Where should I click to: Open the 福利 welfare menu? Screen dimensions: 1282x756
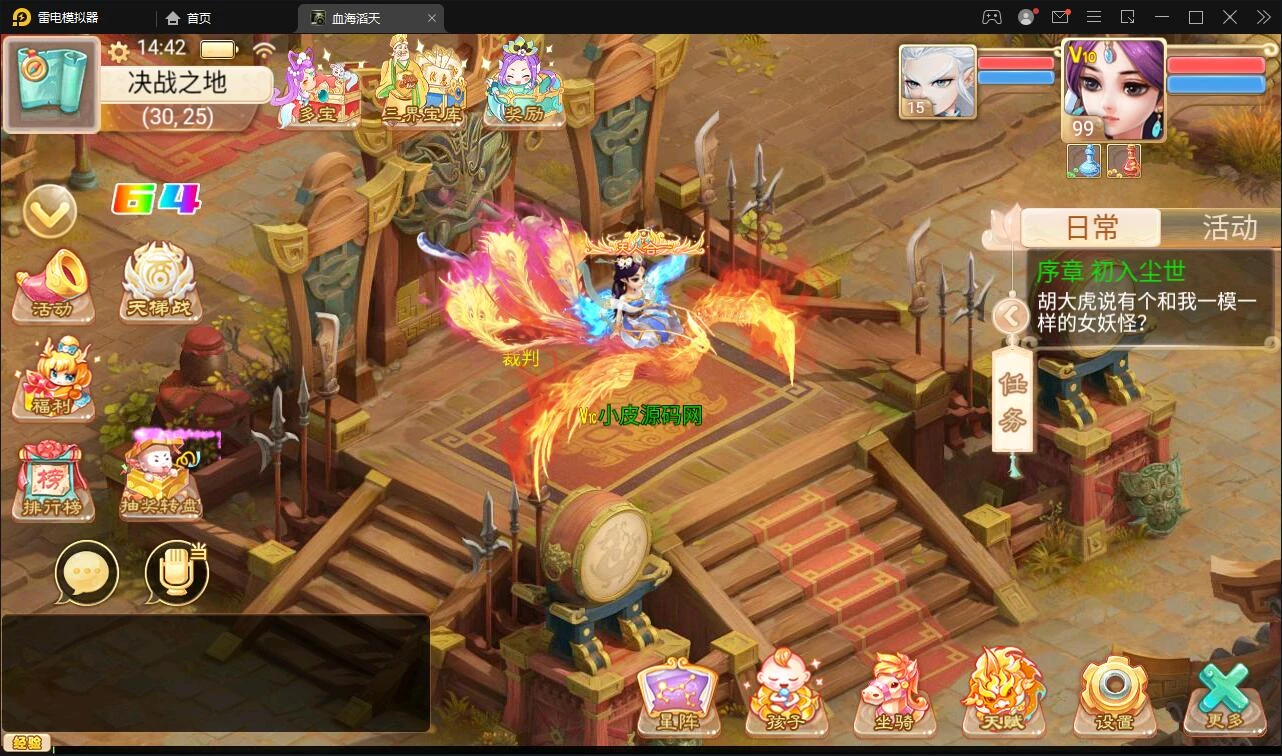[54, 380]
